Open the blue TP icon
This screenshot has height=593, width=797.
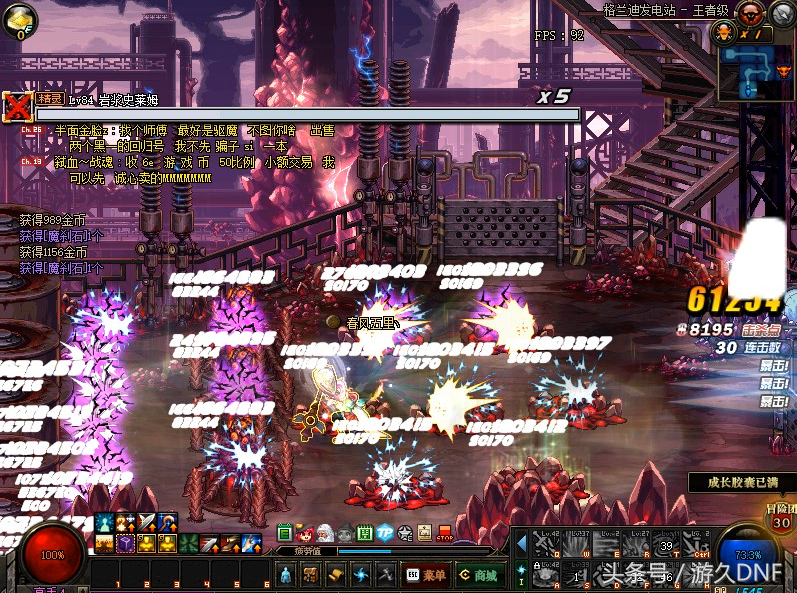pos(385,533)
